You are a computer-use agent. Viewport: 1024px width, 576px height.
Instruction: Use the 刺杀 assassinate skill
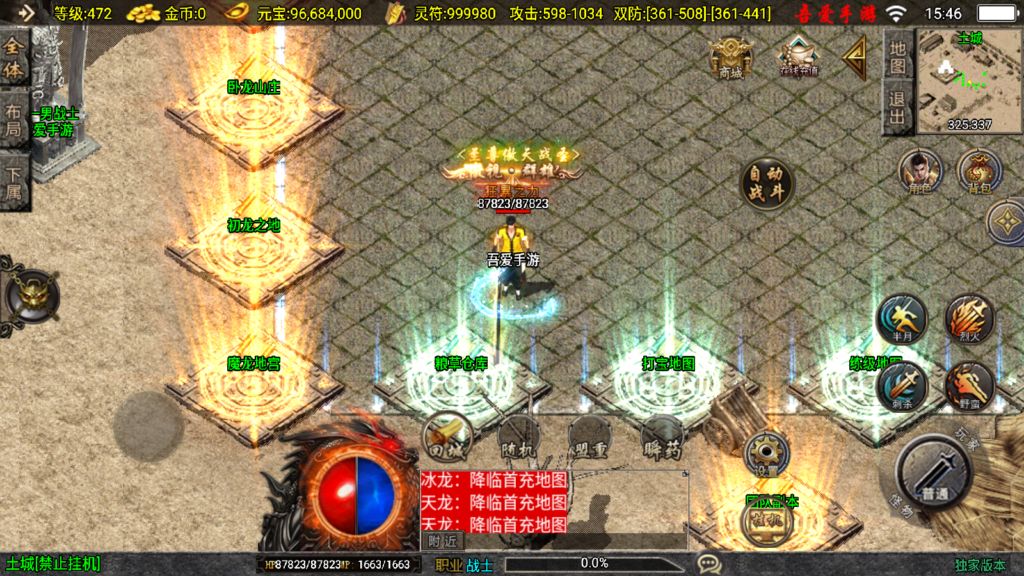tap(901, 386)
